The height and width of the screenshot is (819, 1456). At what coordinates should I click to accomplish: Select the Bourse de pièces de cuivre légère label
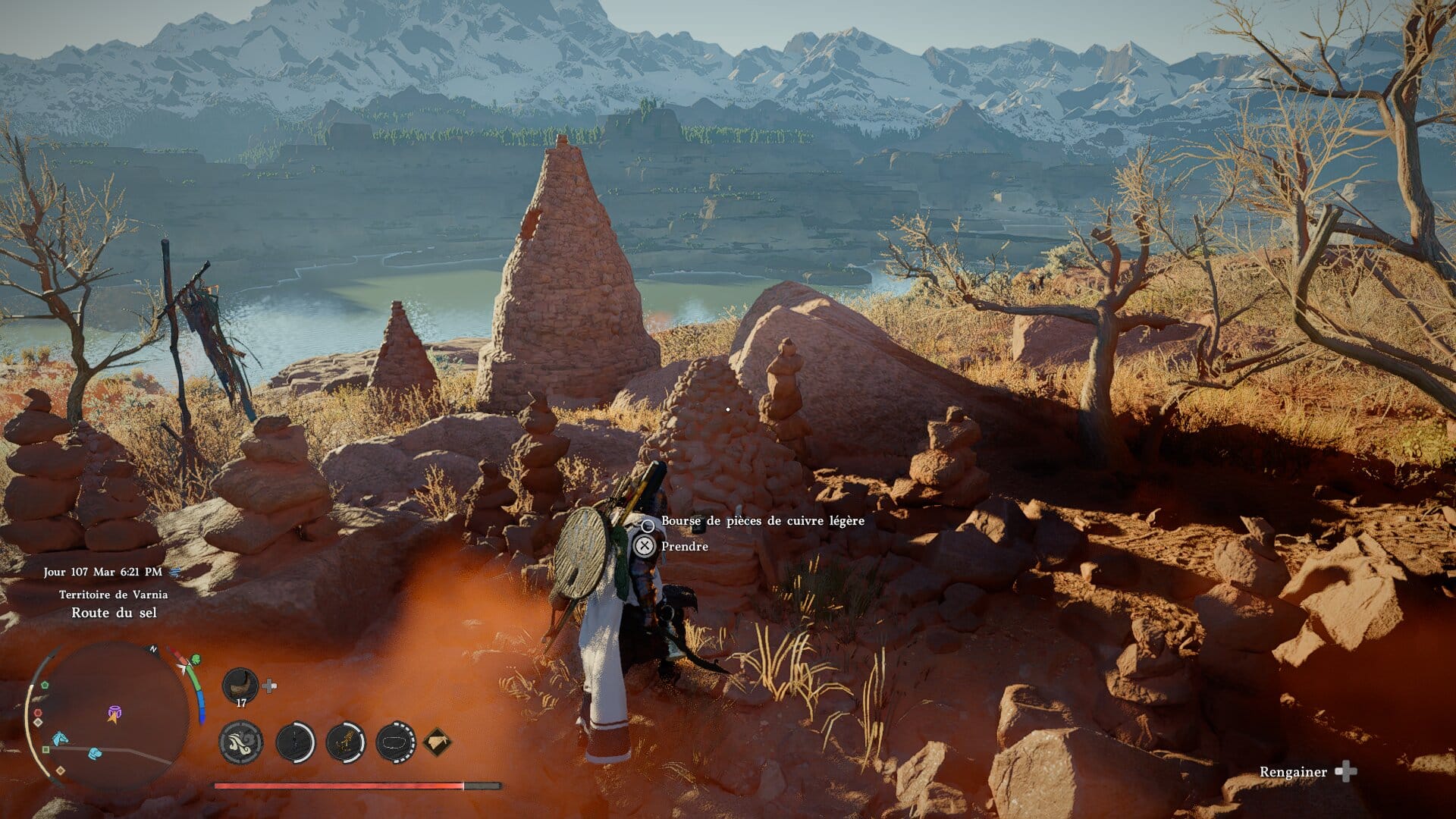point(762,520)
